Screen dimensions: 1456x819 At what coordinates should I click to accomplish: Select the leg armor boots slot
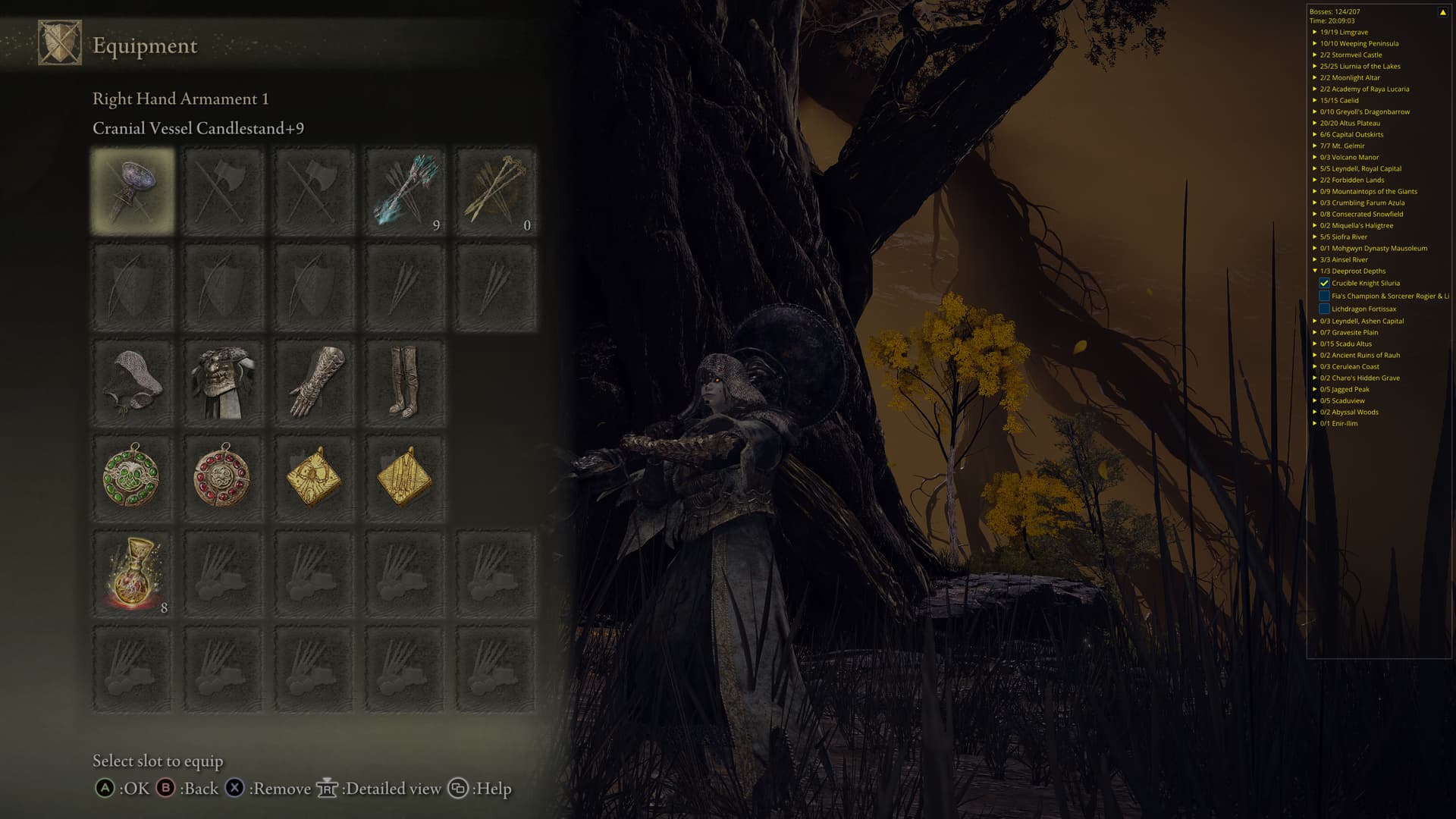(x=404, y=383)
